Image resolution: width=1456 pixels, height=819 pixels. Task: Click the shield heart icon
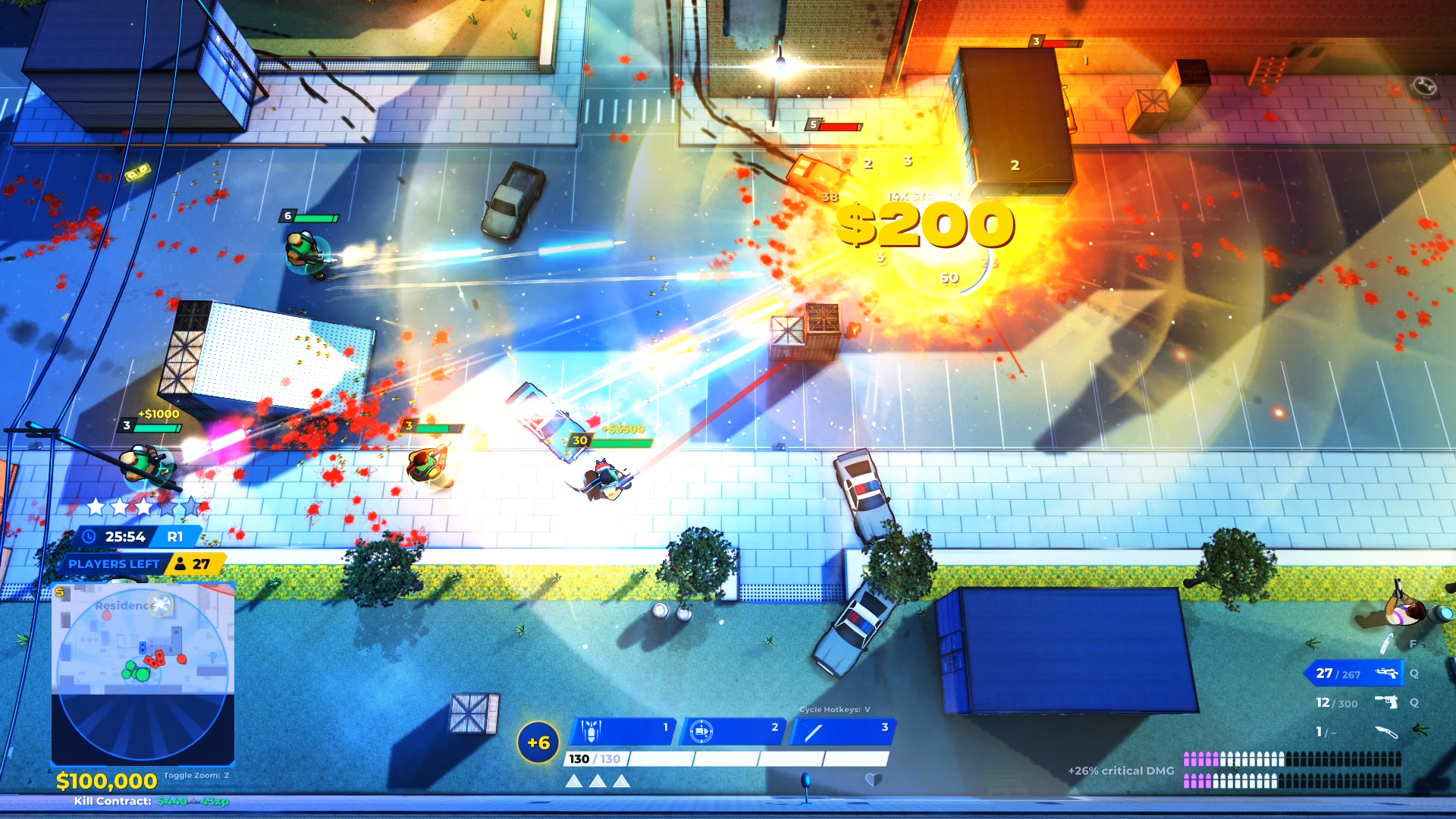tap(874, 779)
